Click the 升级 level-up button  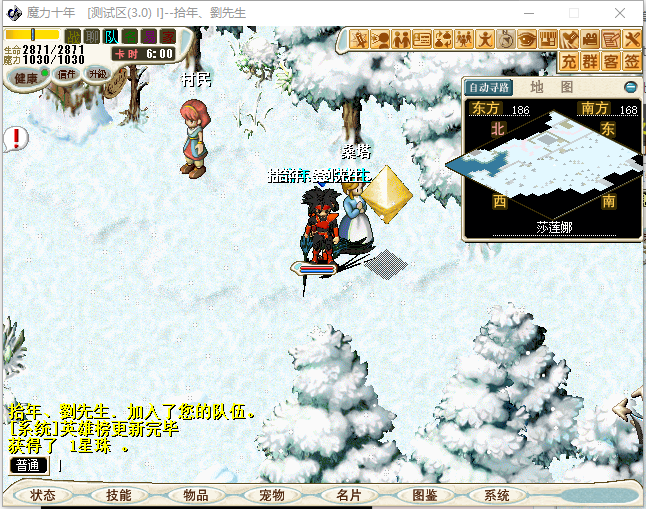point(97,74)
